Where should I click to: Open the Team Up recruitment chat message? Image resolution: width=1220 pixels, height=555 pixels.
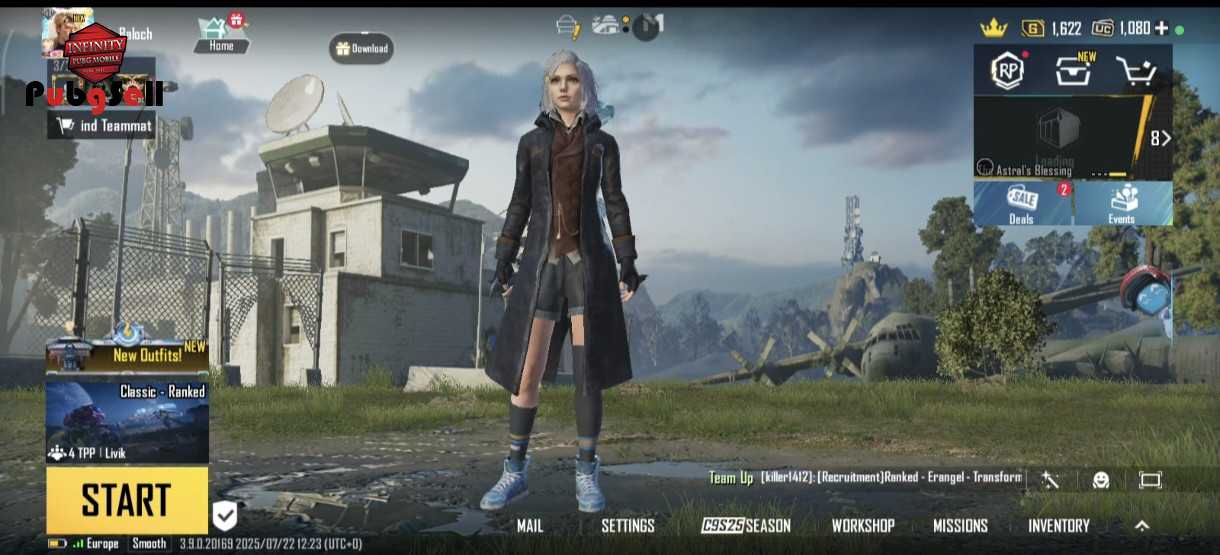pyautogui.click(x=865, y=478)
